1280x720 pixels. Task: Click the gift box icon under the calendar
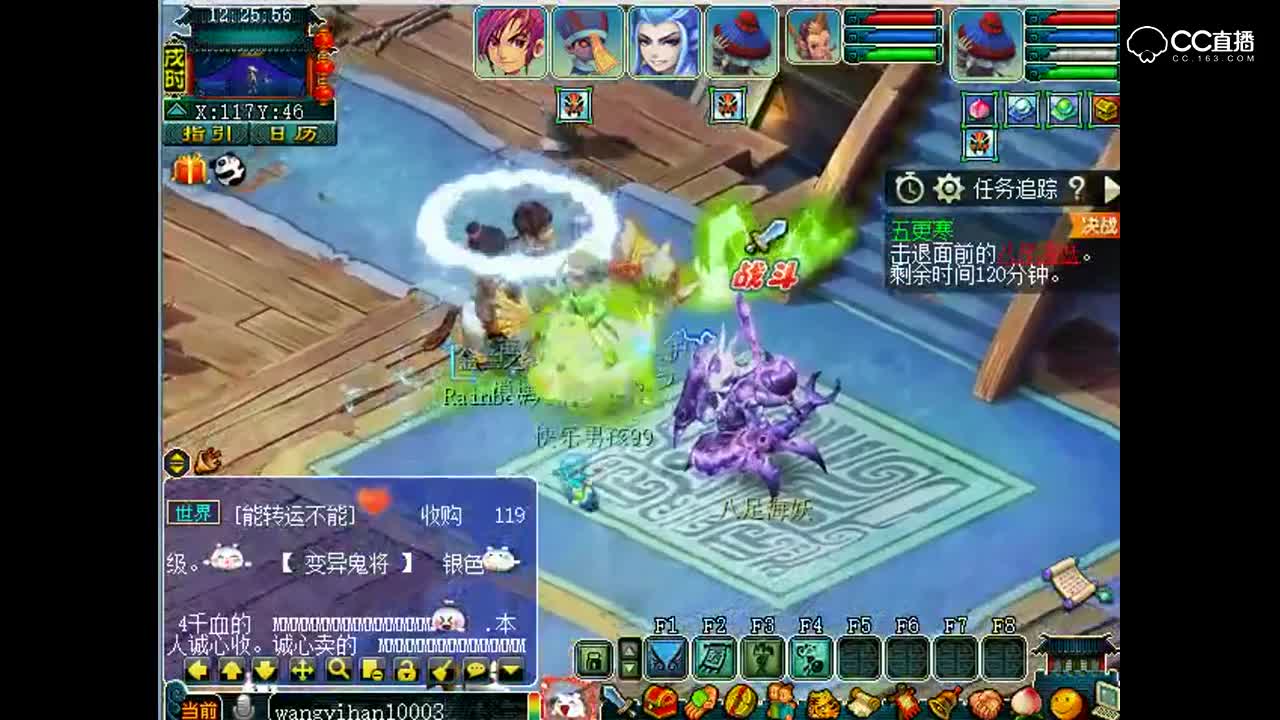point(192,172)
